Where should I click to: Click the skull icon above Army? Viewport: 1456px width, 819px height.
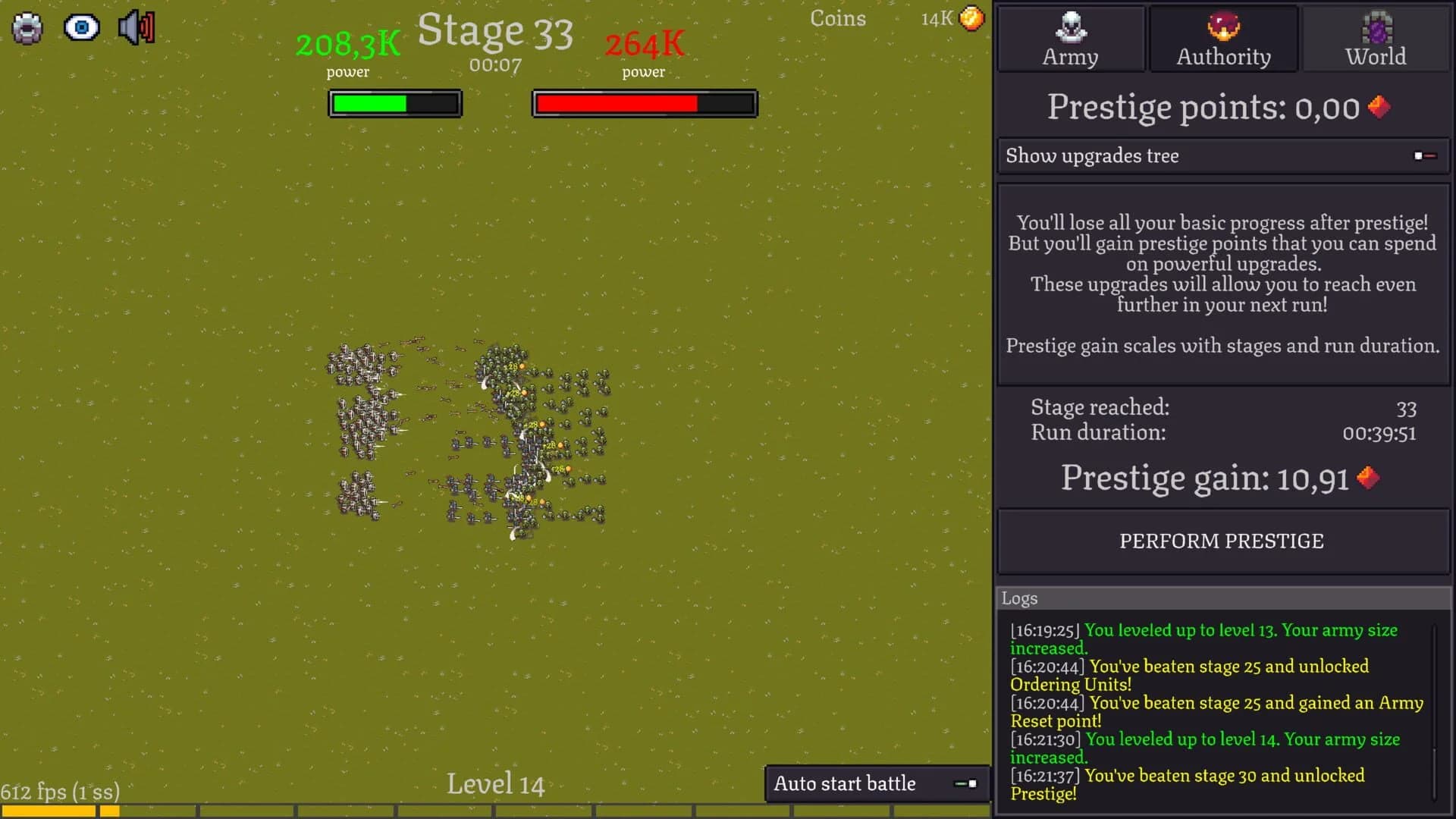pyautogui.click(x=1070, y=27)
